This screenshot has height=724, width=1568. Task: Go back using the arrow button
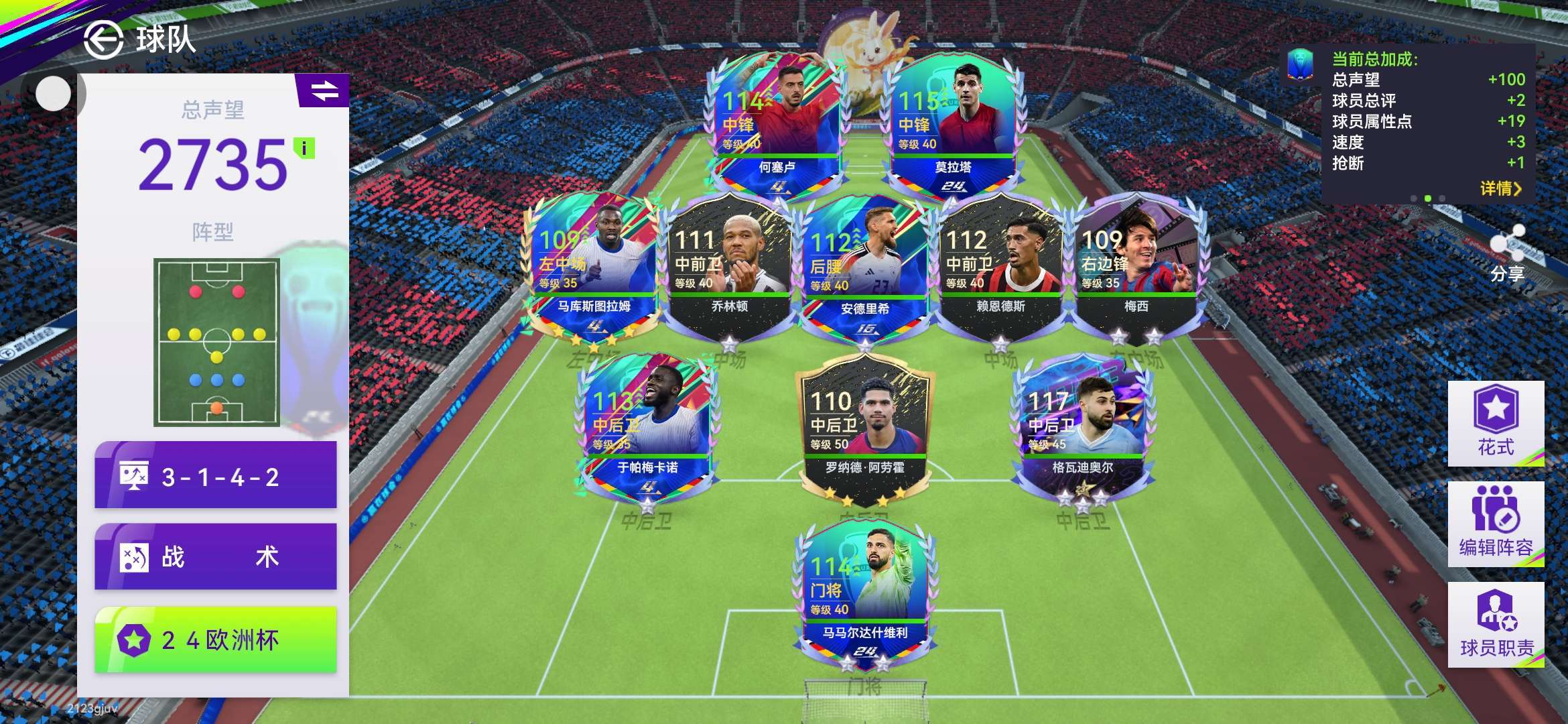point(103,40)
